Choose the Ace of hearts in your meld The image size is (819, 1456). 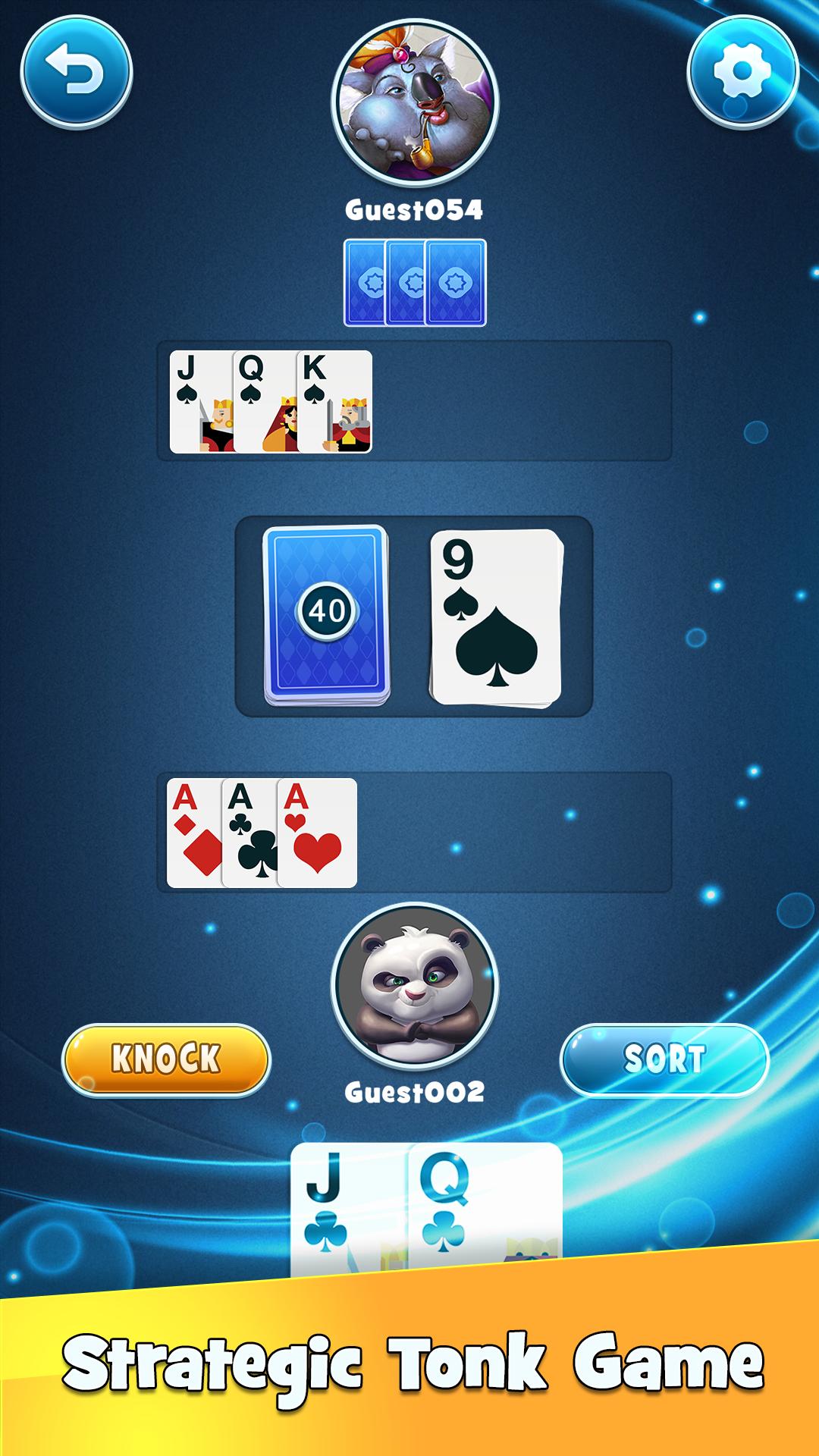pos(318,833)
